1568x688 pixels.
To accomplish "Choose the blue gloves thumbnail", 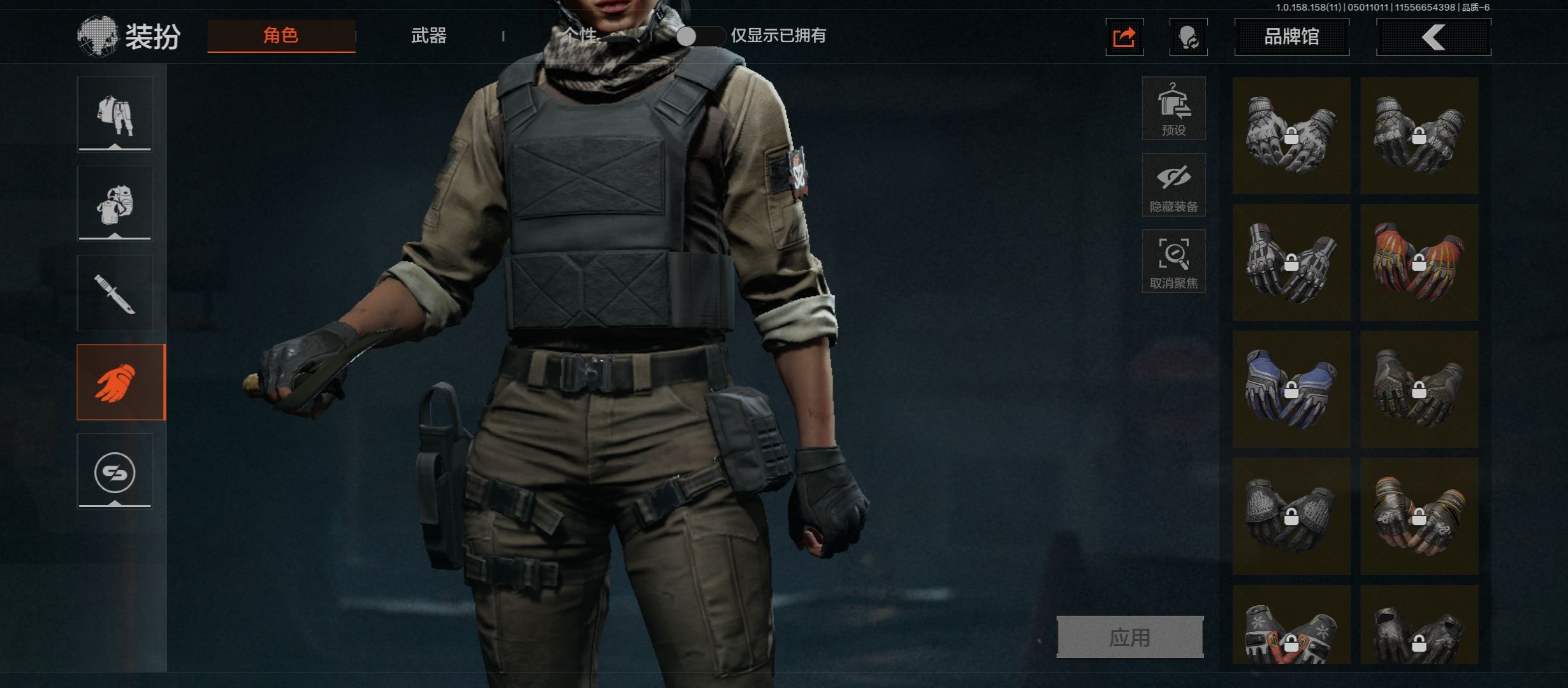I will point(1291,389).
